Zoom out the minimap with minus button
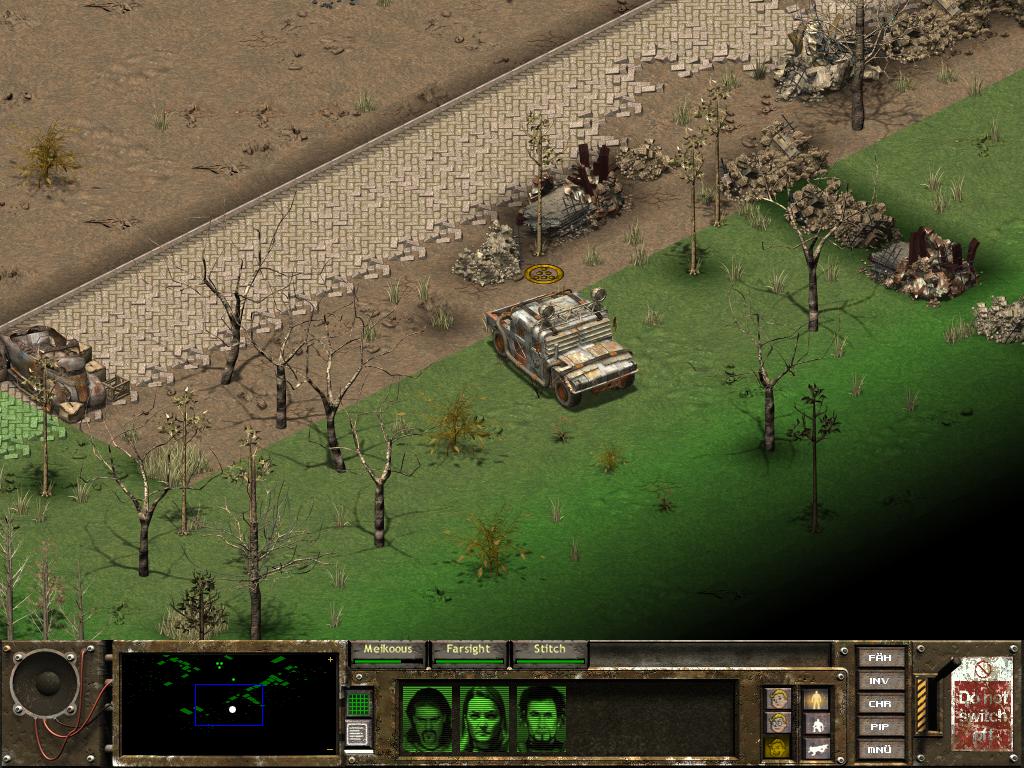This screenshot has height=768, width=1024. [331, 748]
